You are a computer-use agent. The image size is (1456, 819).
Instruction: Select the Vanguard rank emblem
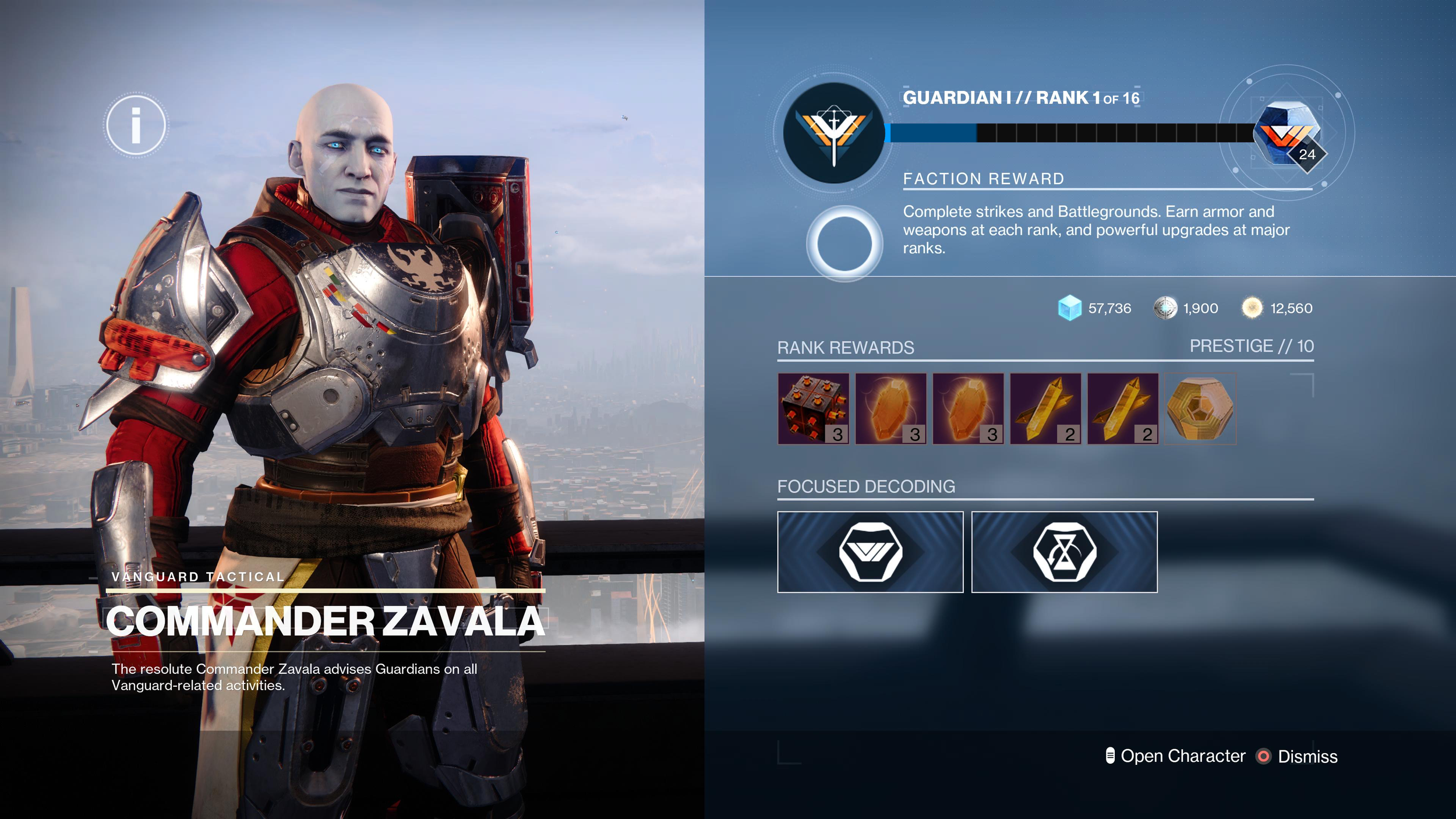[833, 133]
